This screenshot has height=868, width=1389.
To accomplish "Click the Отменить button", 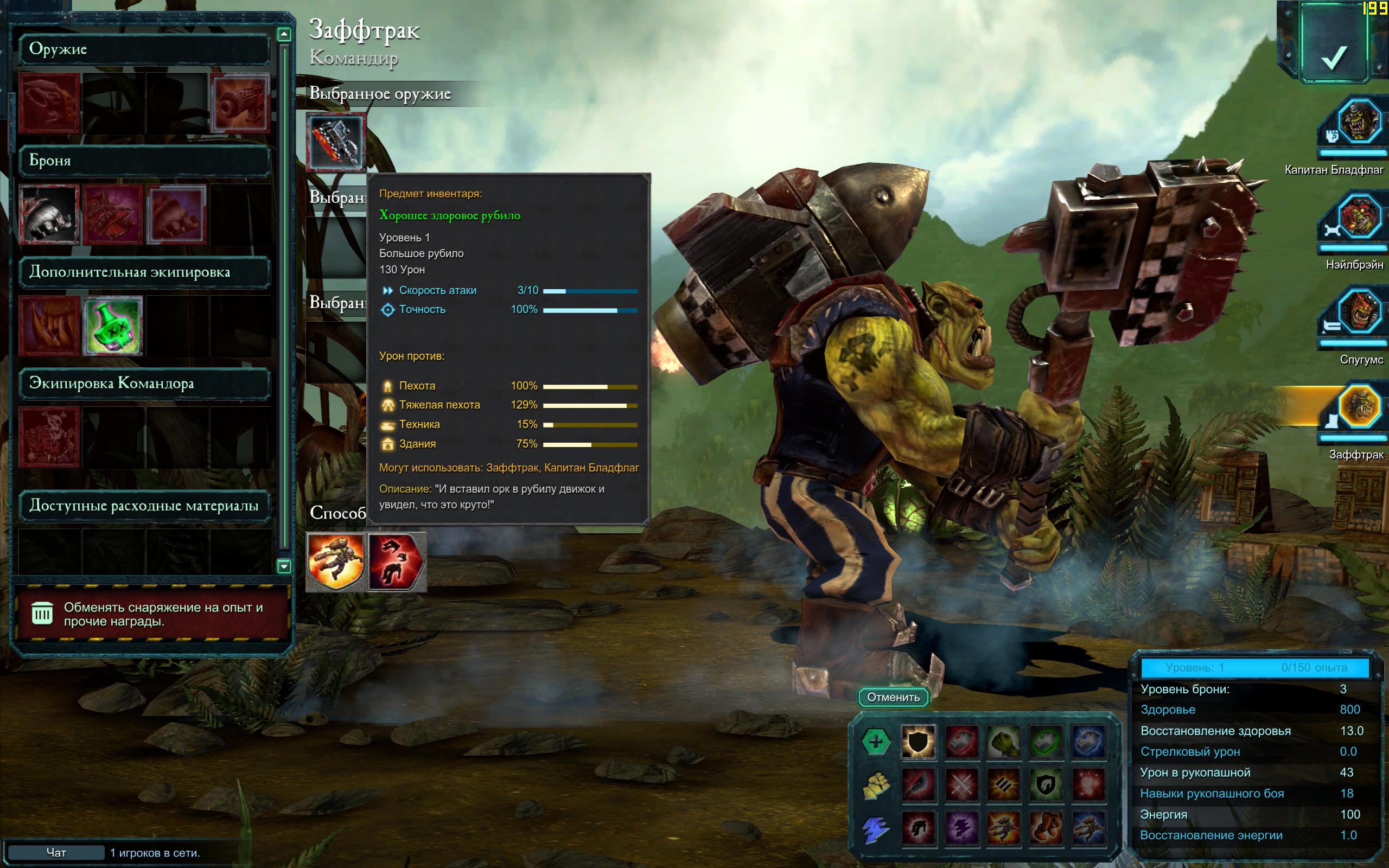I will click(893, 697).
